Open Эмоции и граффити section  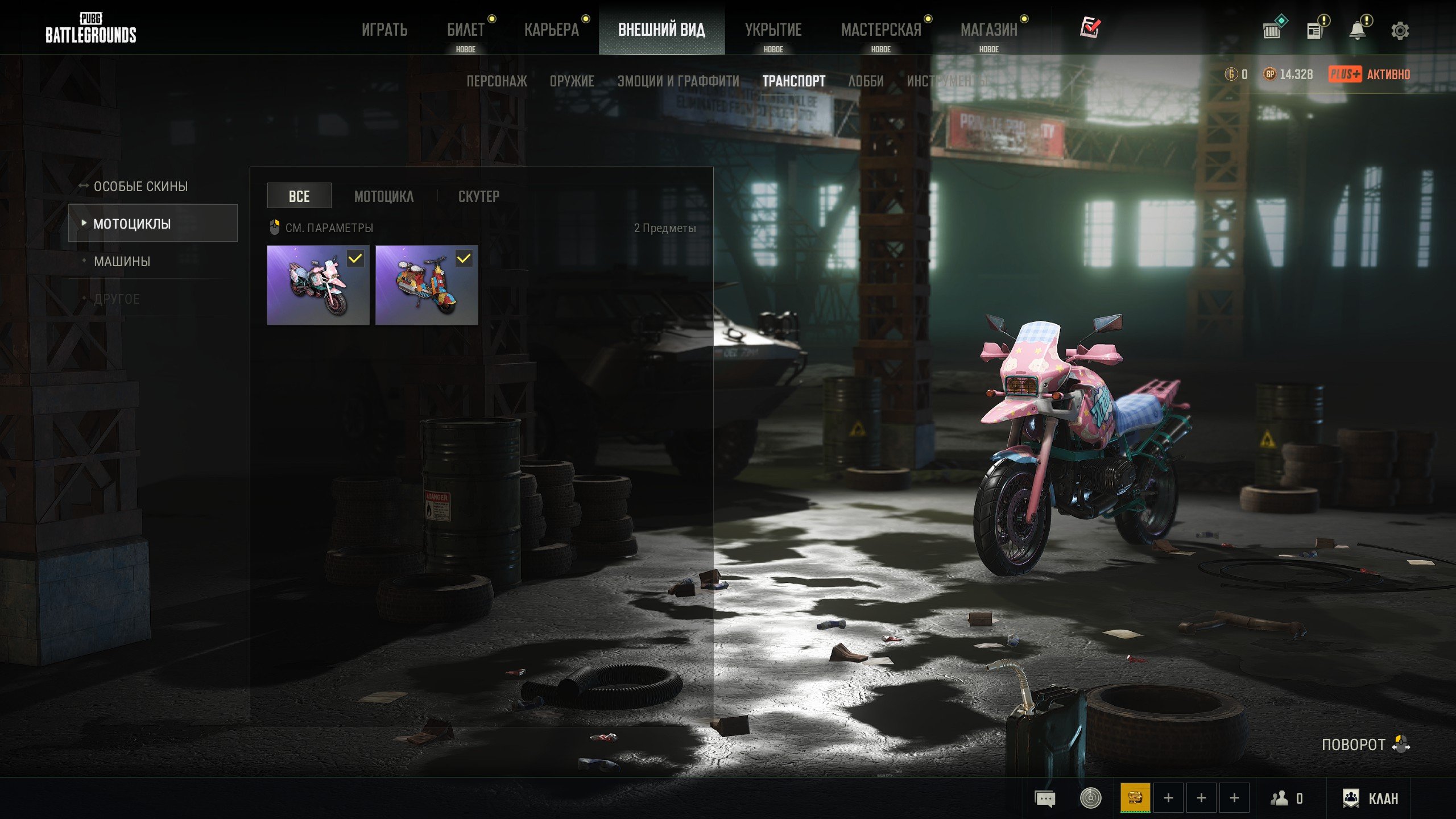[678, 81]
